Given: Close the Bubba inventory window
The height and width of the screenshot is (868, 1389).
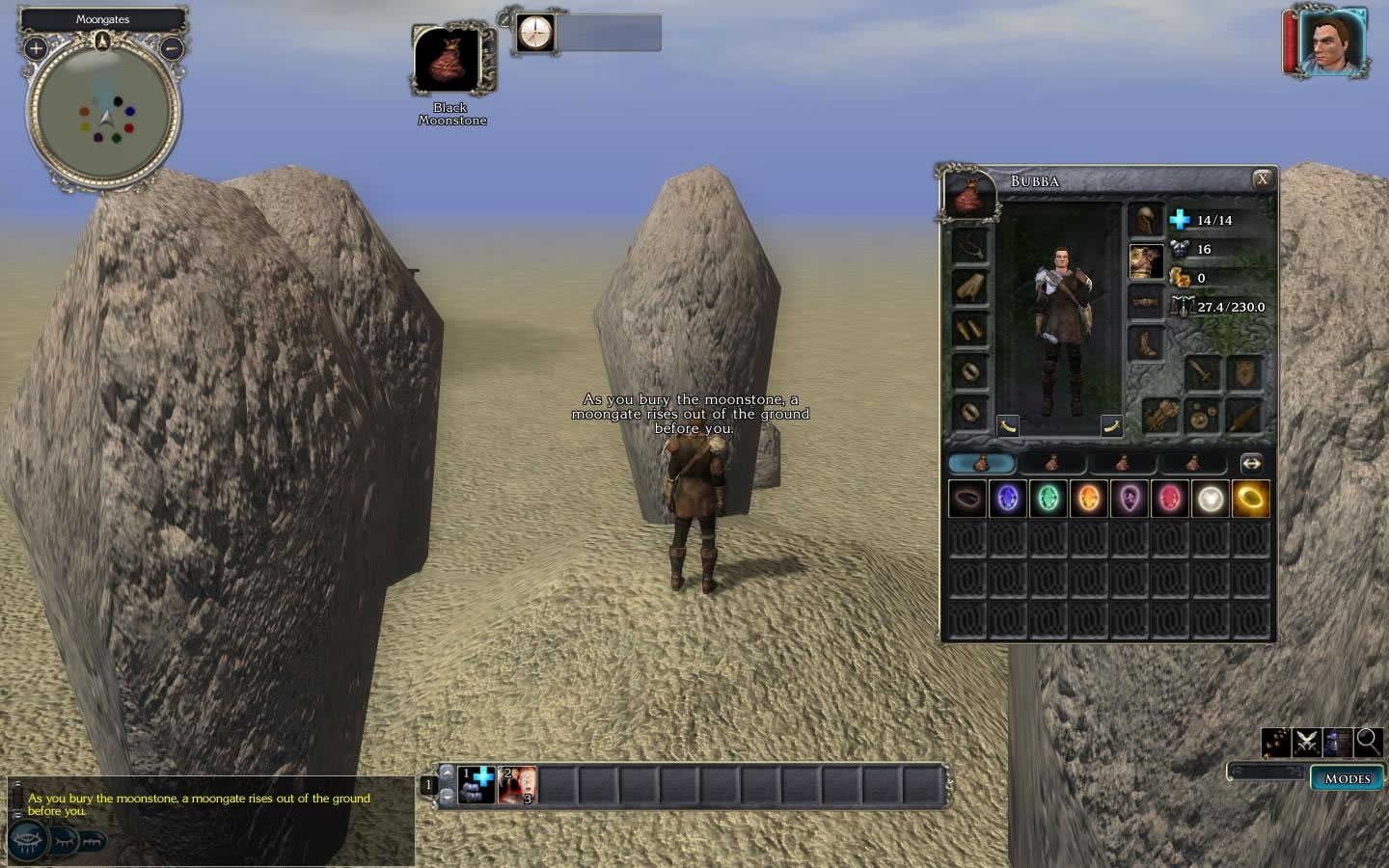Looking at the screenshot, I should pos(1261,179).
